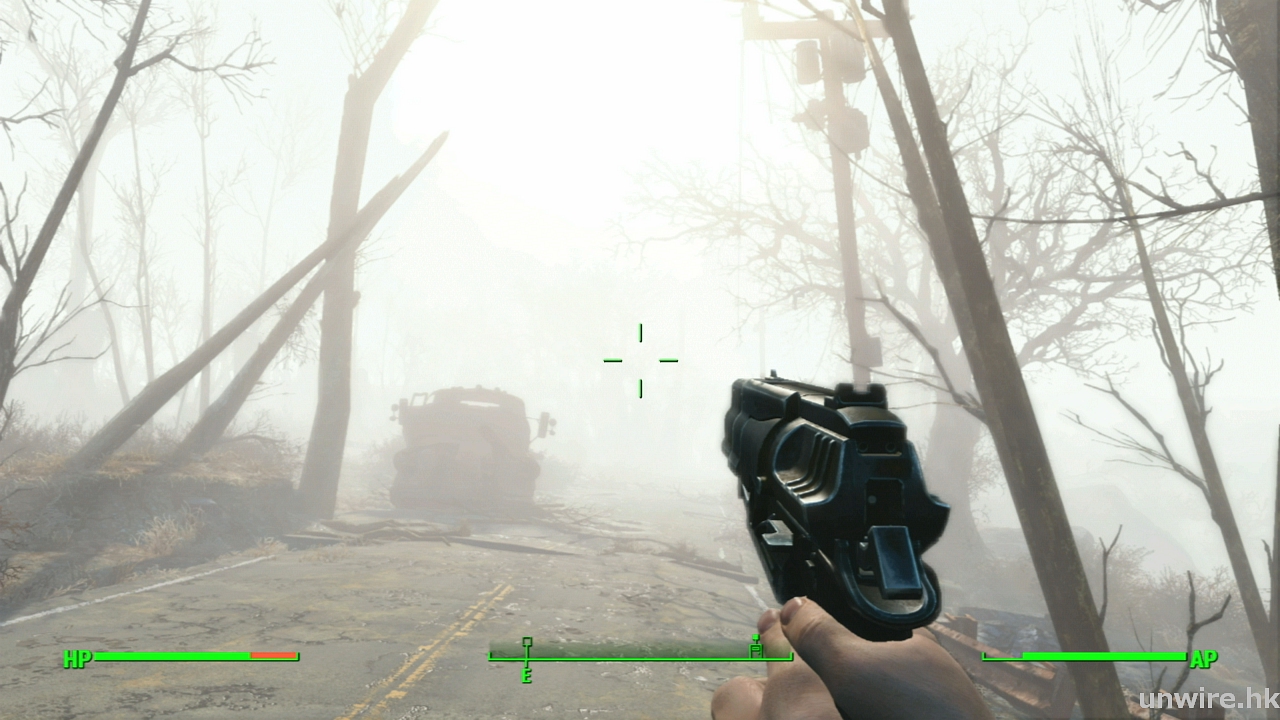Click the hollow square marker on compass
Viewport: 1280px width, 720px height.
[527, 642]
